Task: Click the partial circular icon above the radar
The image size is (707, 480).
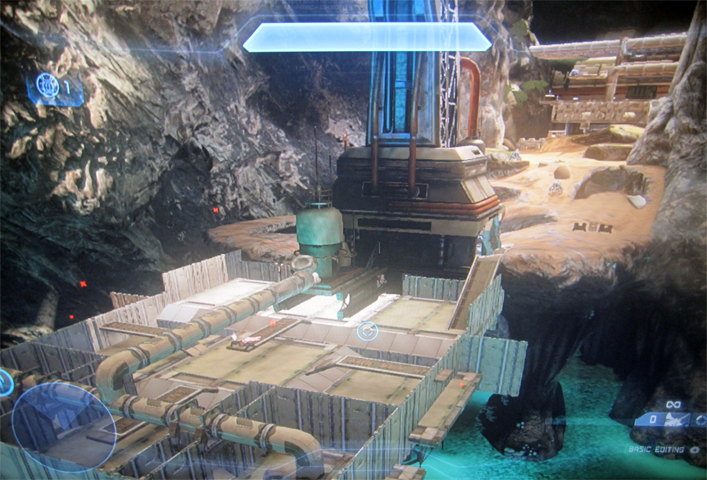Action: click(x=5, y=382)
